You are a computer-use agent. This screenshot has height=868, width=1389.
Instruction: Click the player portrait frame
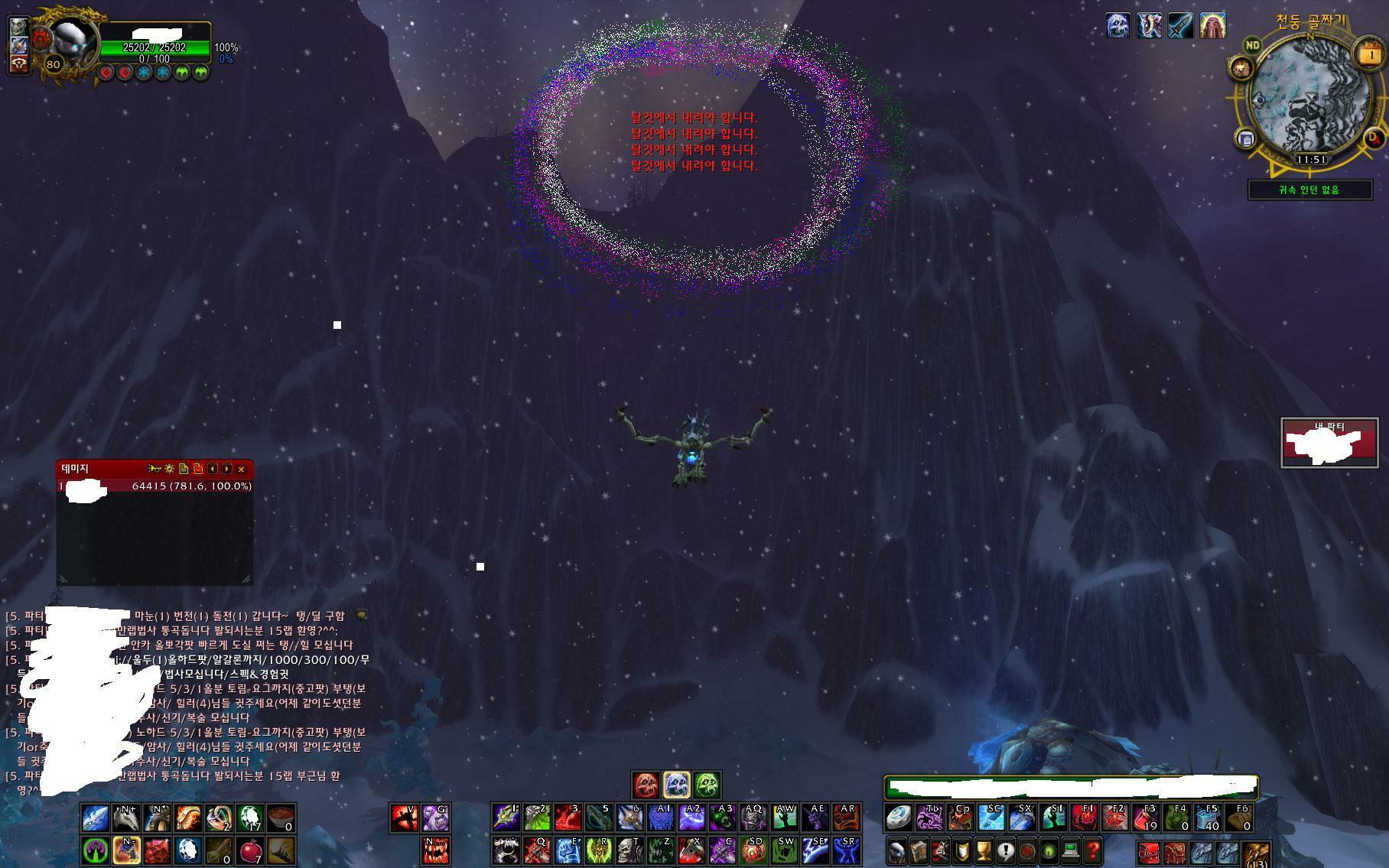tap(71, 42)
